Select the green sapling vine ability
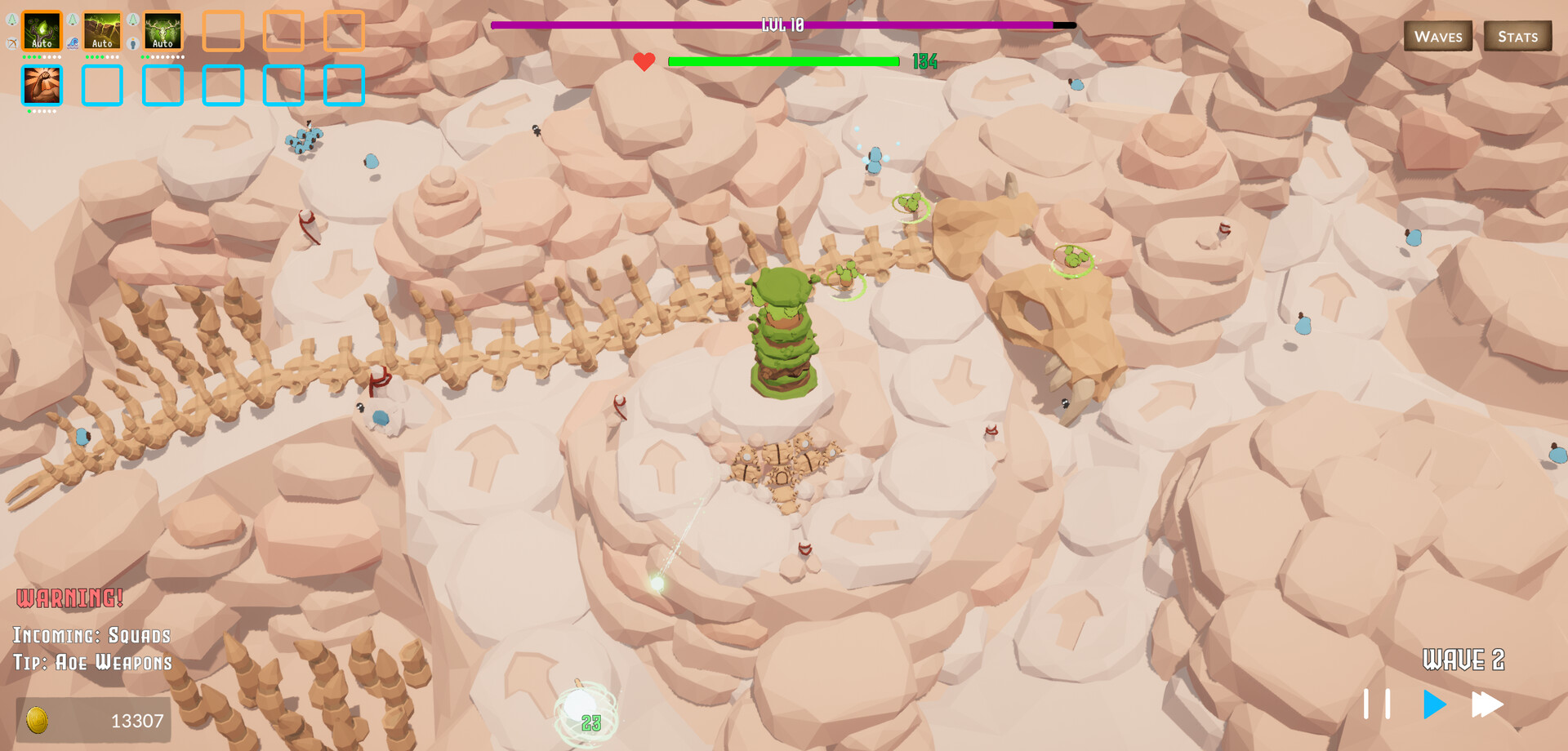 (x=42, y=31)
